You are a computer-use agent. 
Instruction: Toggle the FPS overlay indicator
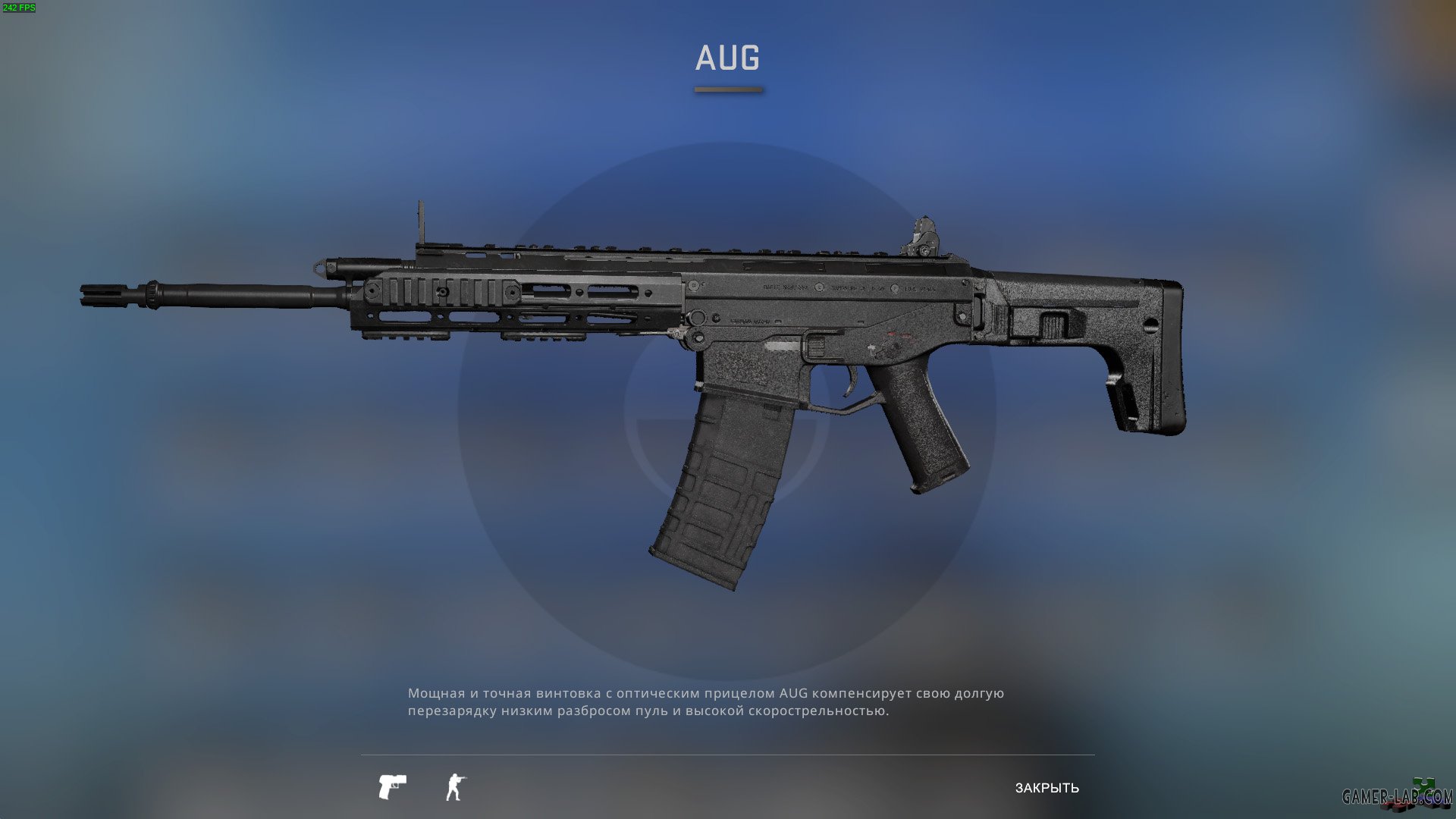point(20,8)
